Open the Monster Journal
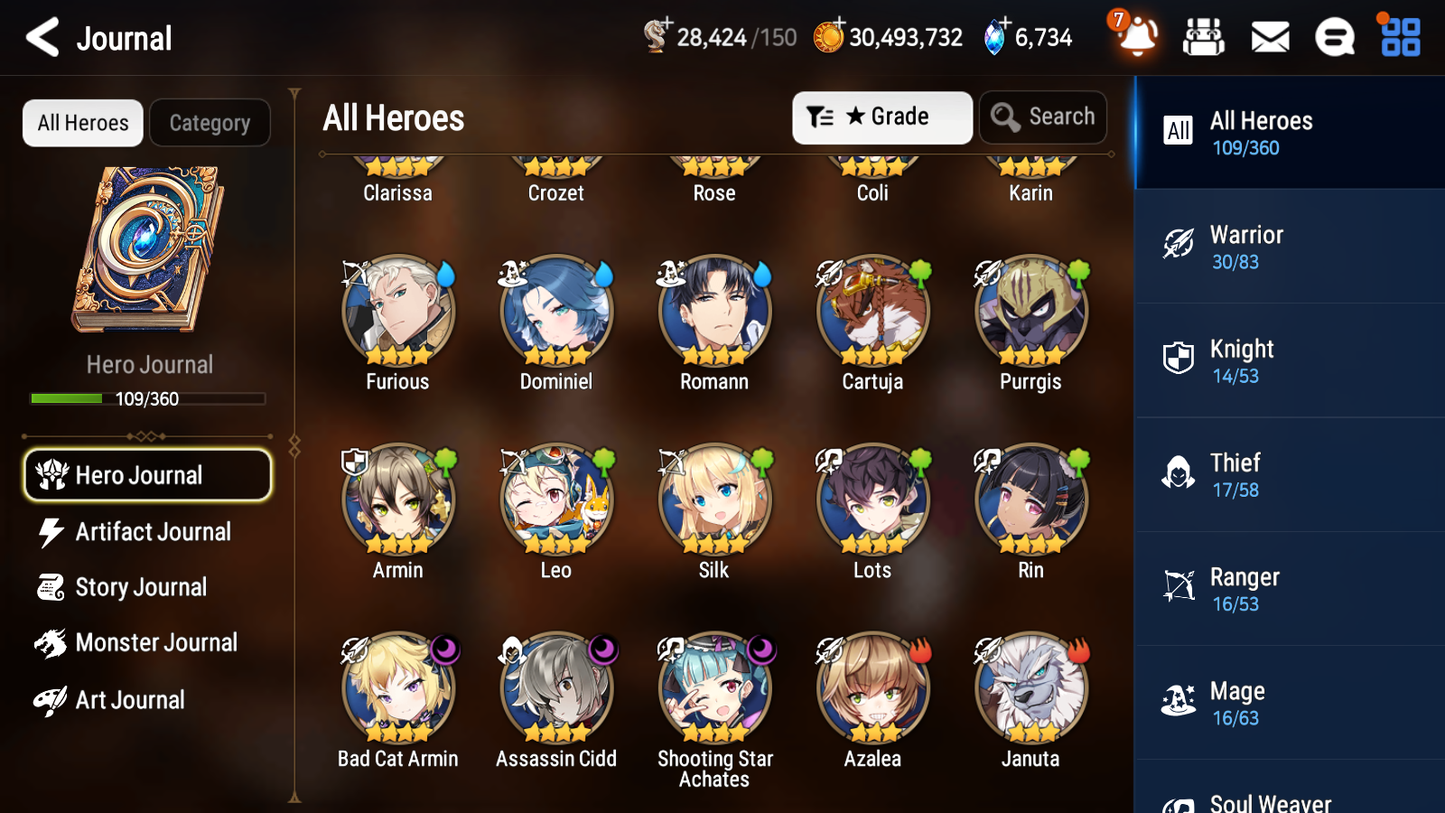The image size is (1445, 813). tap(156, 643)
